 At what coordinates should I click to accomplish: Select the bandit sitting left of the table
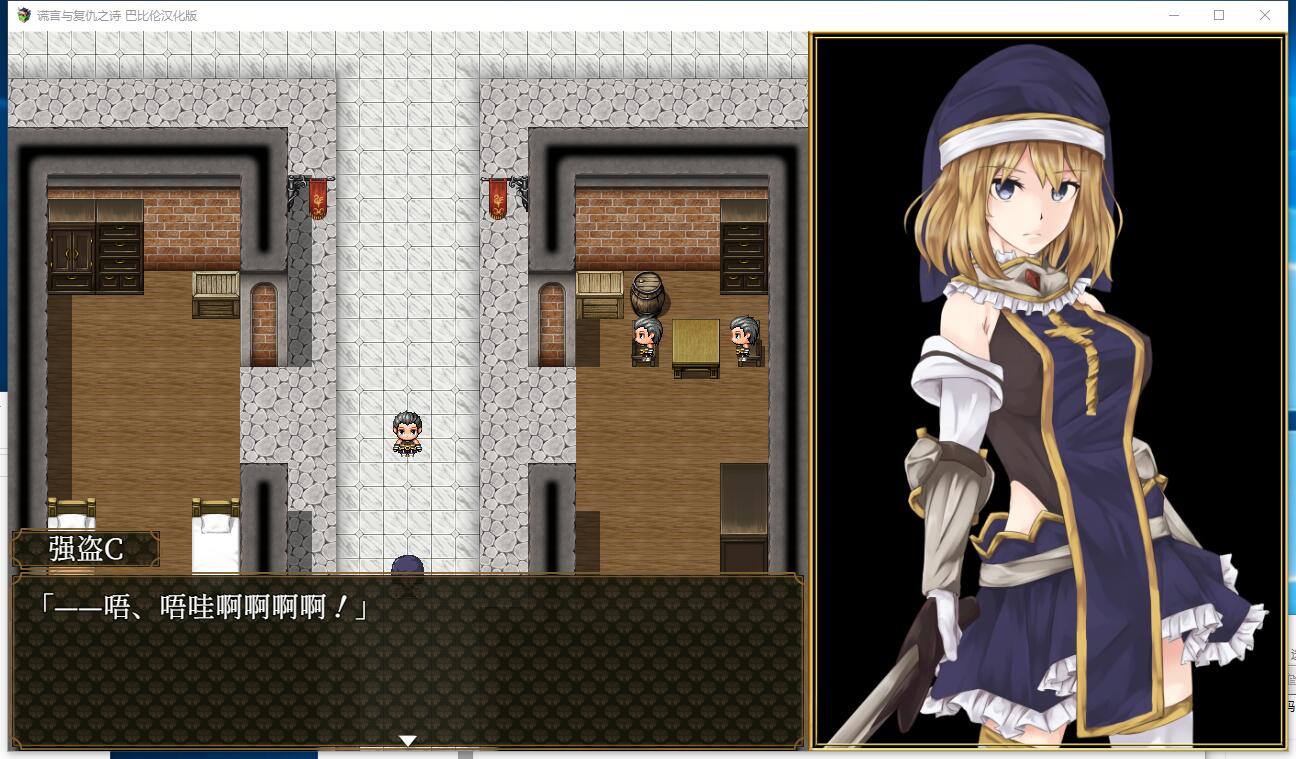[x=644, y=337]
